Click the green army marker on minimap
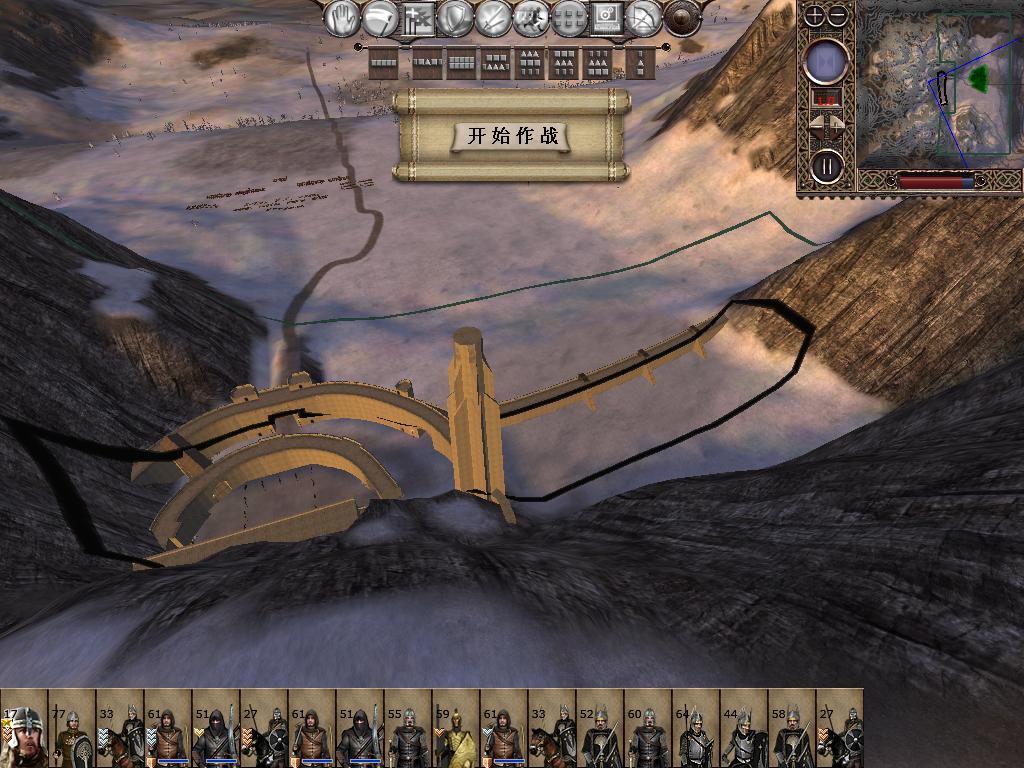Screen dimensions: 1024x768 978,77
